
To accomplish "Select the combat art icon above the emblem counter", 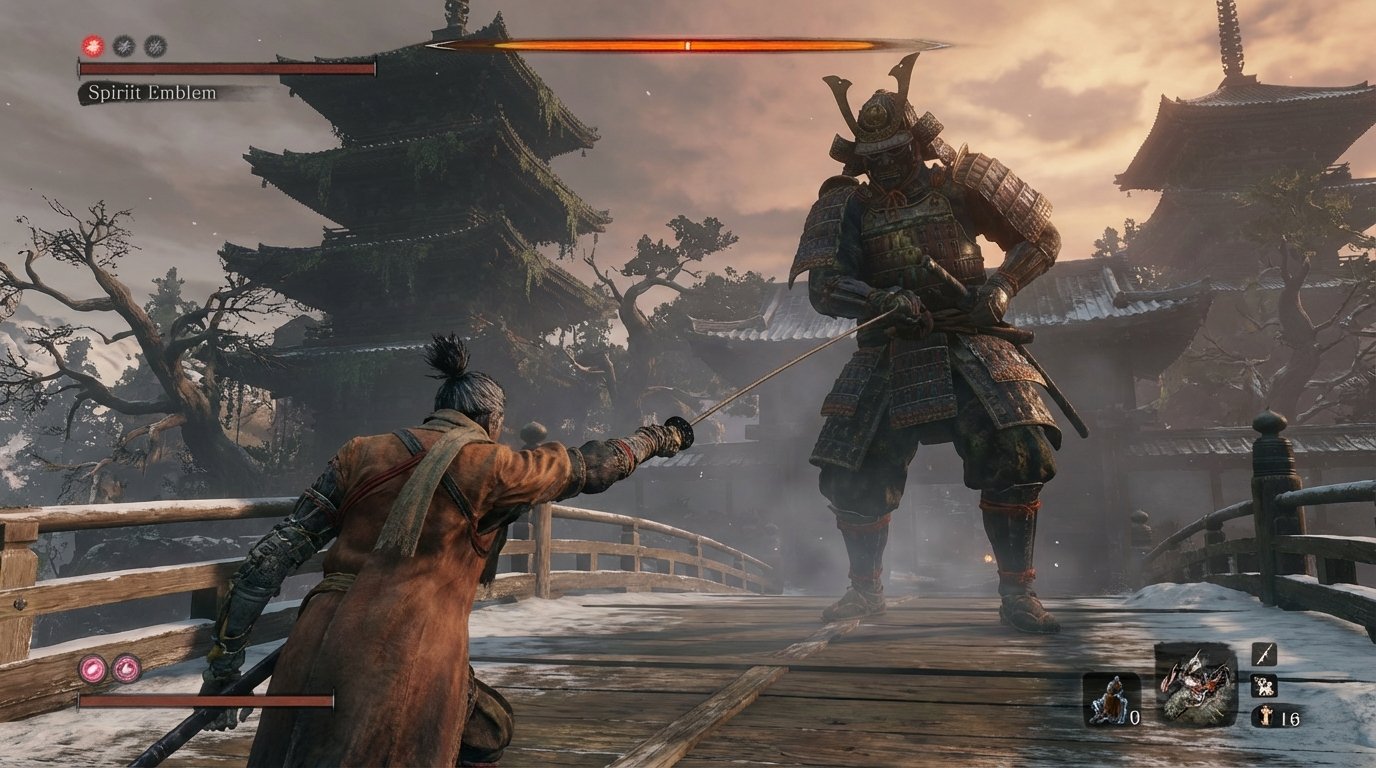I will click(1264, 686).
